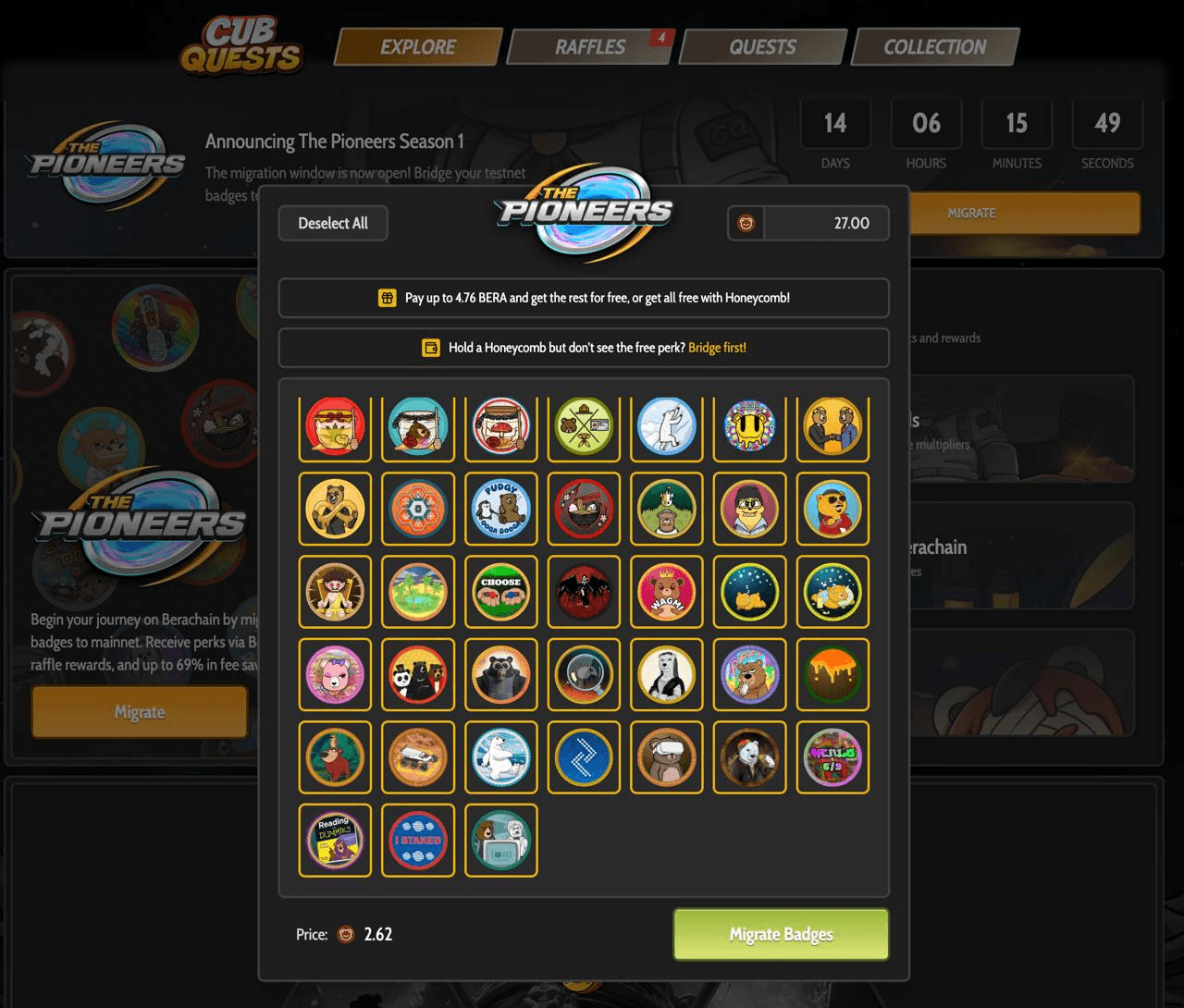Deselect the I STAKED badge
The height and width of the screenshot is (1008, 1184).
pos(417,840)
